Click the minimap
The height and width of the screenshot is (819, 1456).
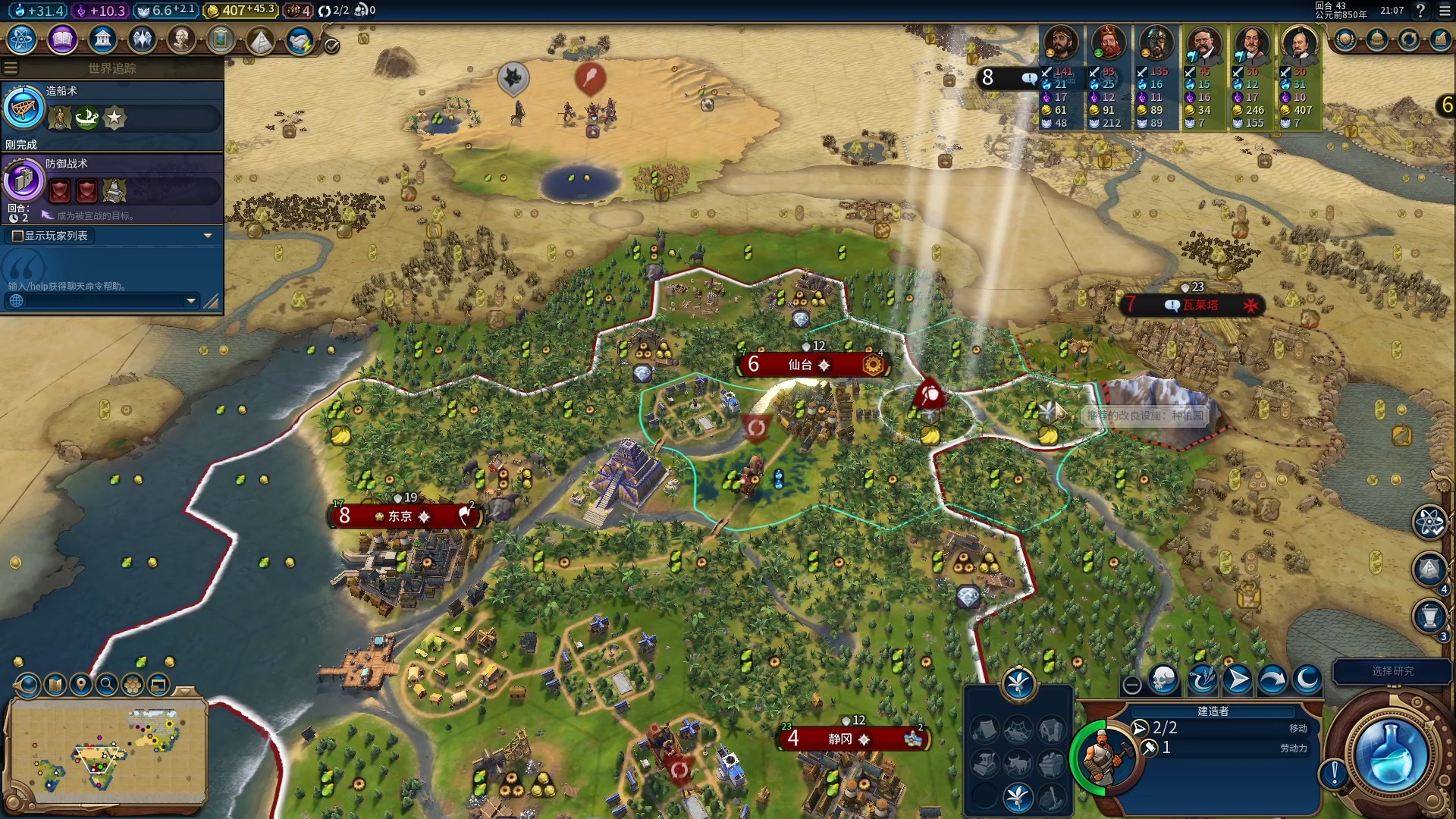[106, 751]
